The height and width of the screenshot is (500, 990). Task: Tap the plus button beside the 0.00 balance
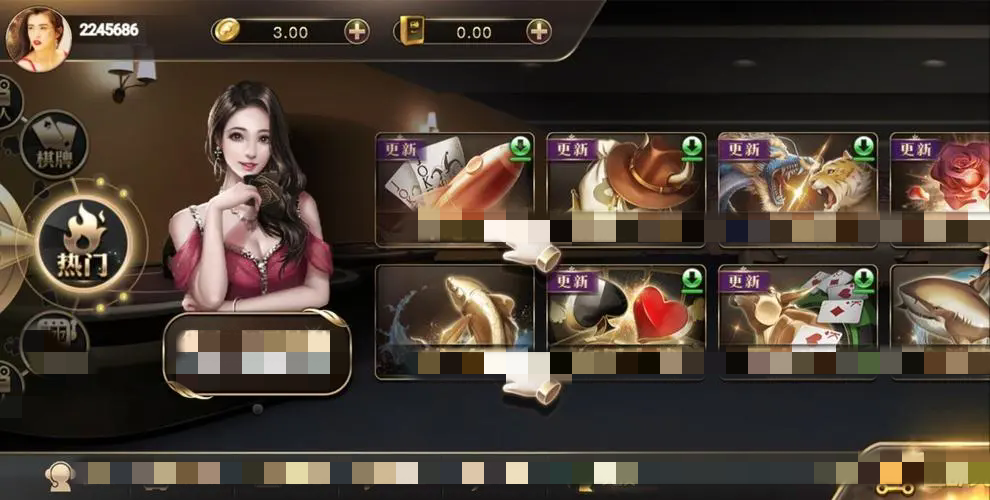pos(539,31)
